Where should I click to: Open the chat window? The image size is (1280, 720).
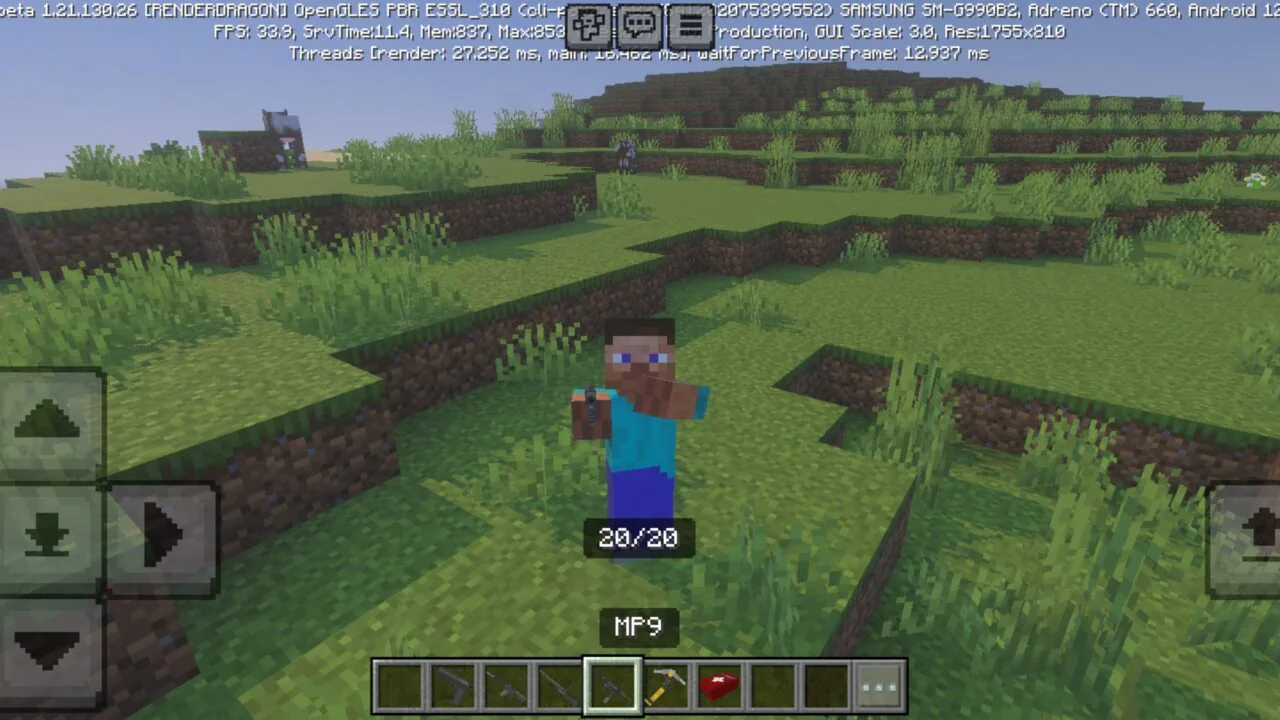(x=639, y=26)
